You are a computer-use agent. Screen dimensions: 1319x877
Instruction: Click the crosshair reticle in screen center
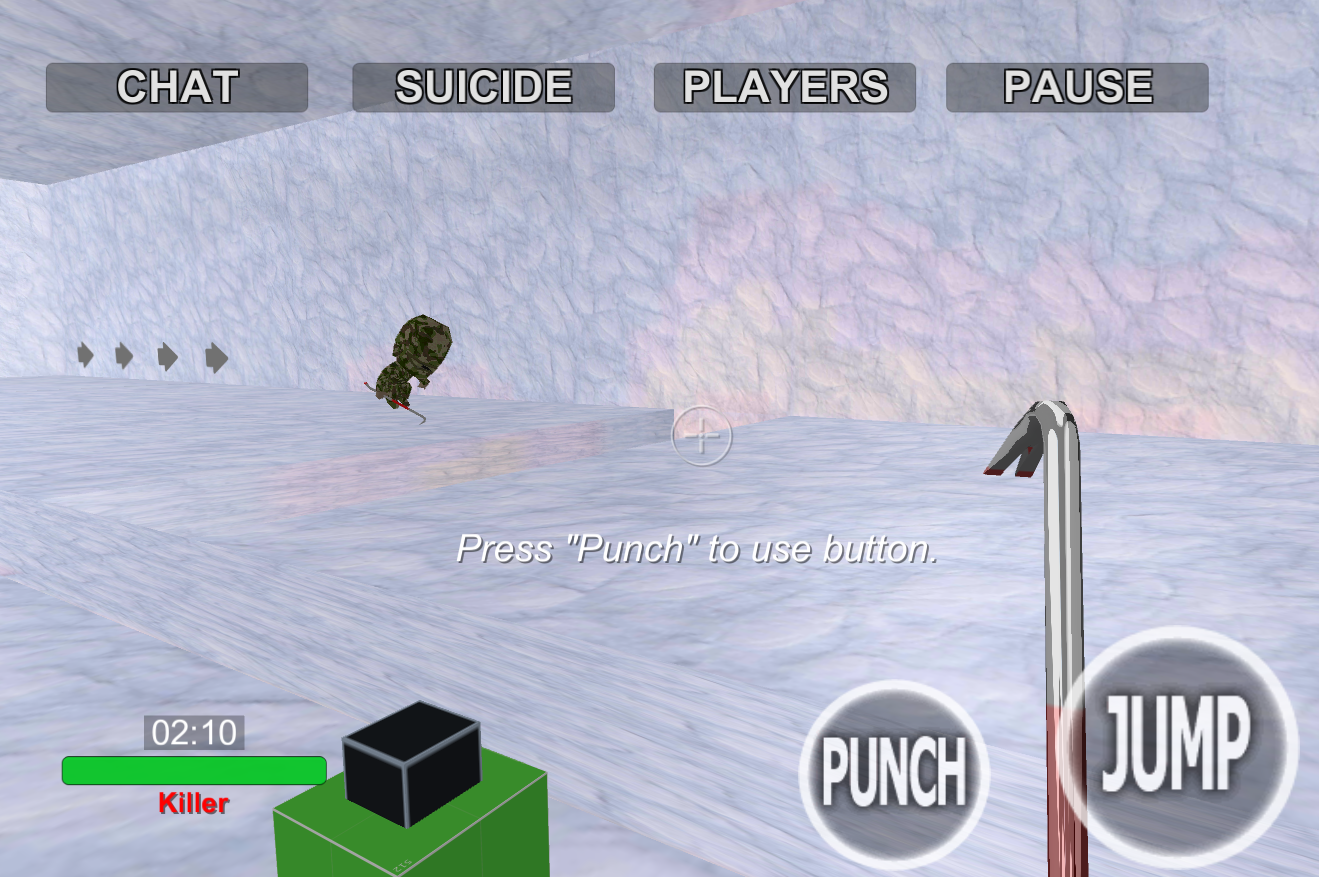[x=702, y=437]
